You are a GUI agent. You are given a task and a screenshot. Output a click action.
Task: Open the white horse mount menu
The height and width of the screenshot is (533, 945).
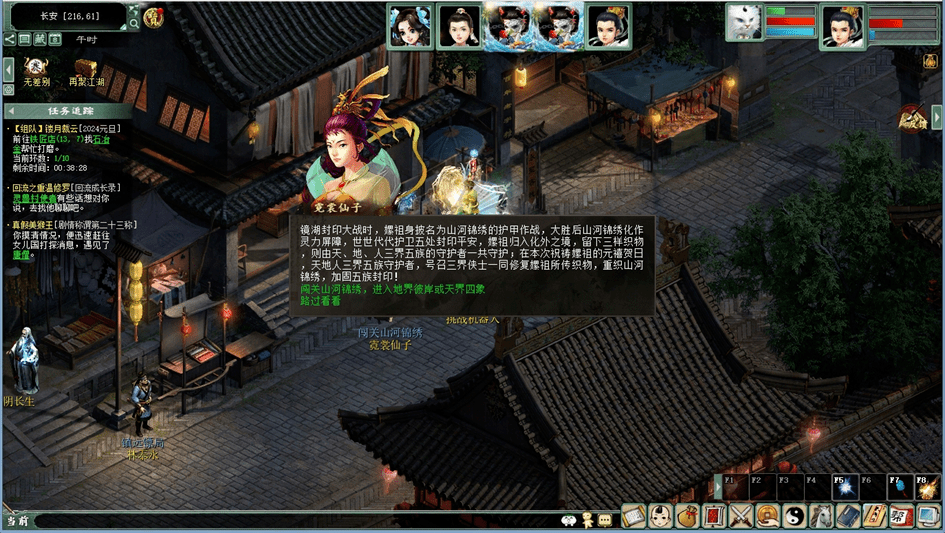click(x=821, y=516)
